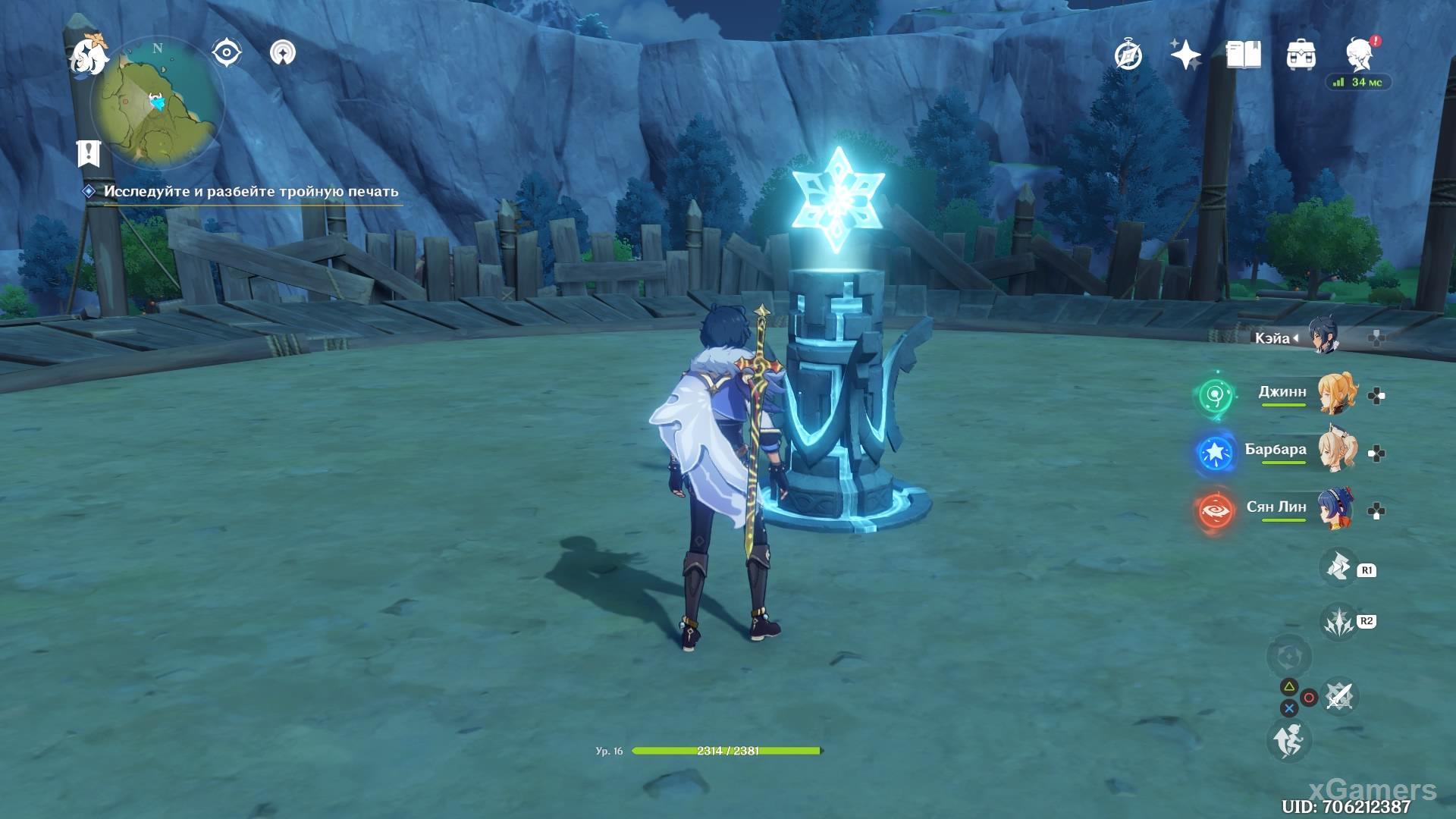Open the adventurer handbook book icon
The image size is (1456, 819).
[x=1243, y=55]
